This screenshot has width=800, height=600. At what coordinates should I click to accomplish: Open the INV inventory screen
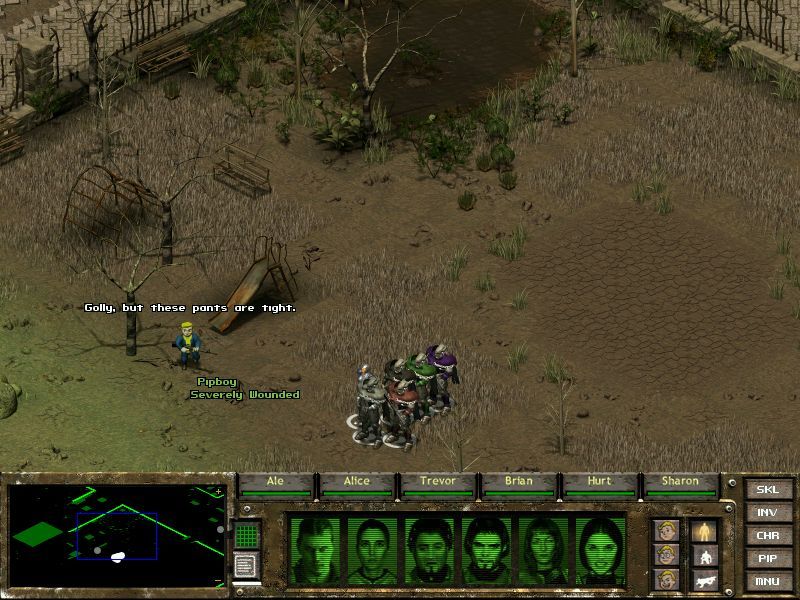767,513
